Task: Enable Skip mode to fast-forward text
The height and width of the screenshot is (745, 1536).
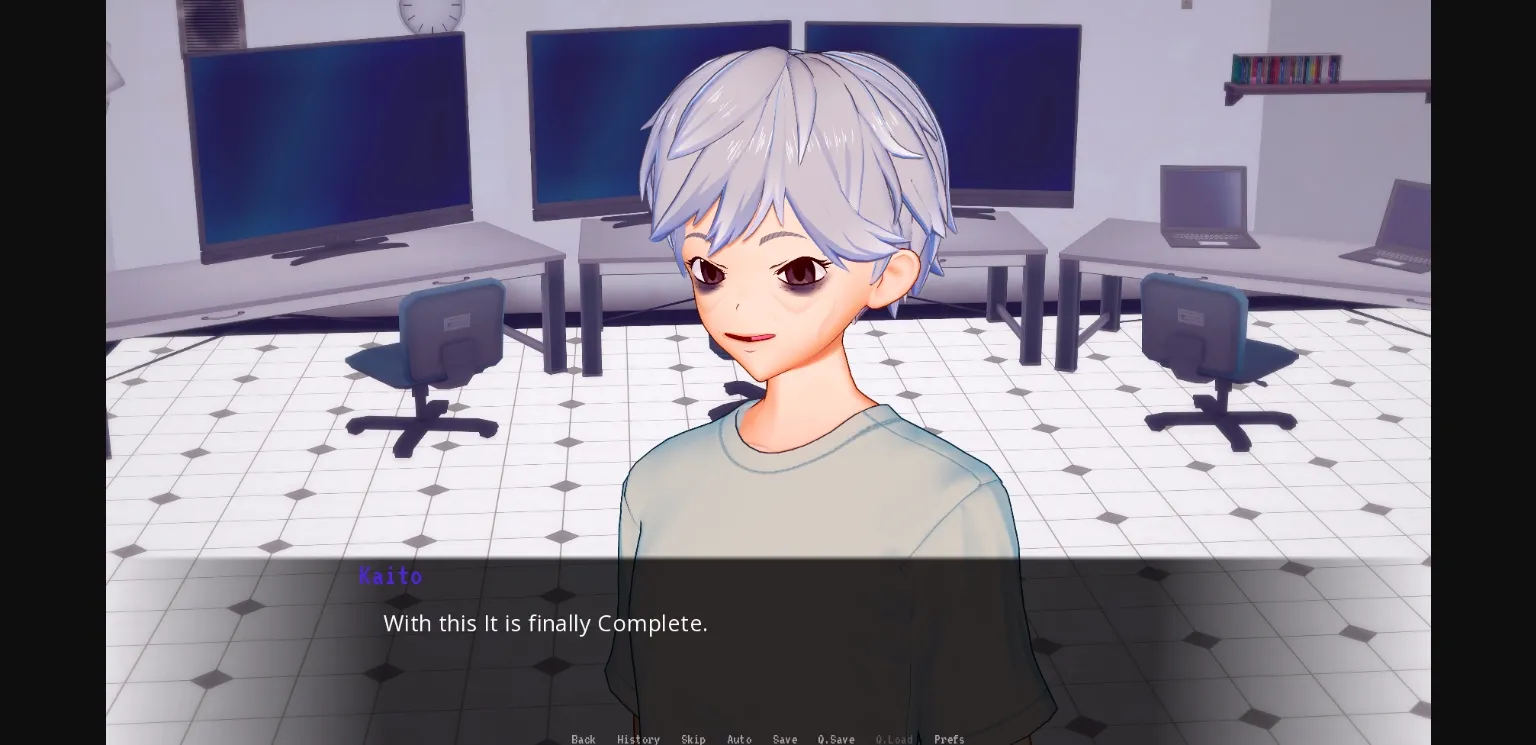Action: (x=693, y=739)
